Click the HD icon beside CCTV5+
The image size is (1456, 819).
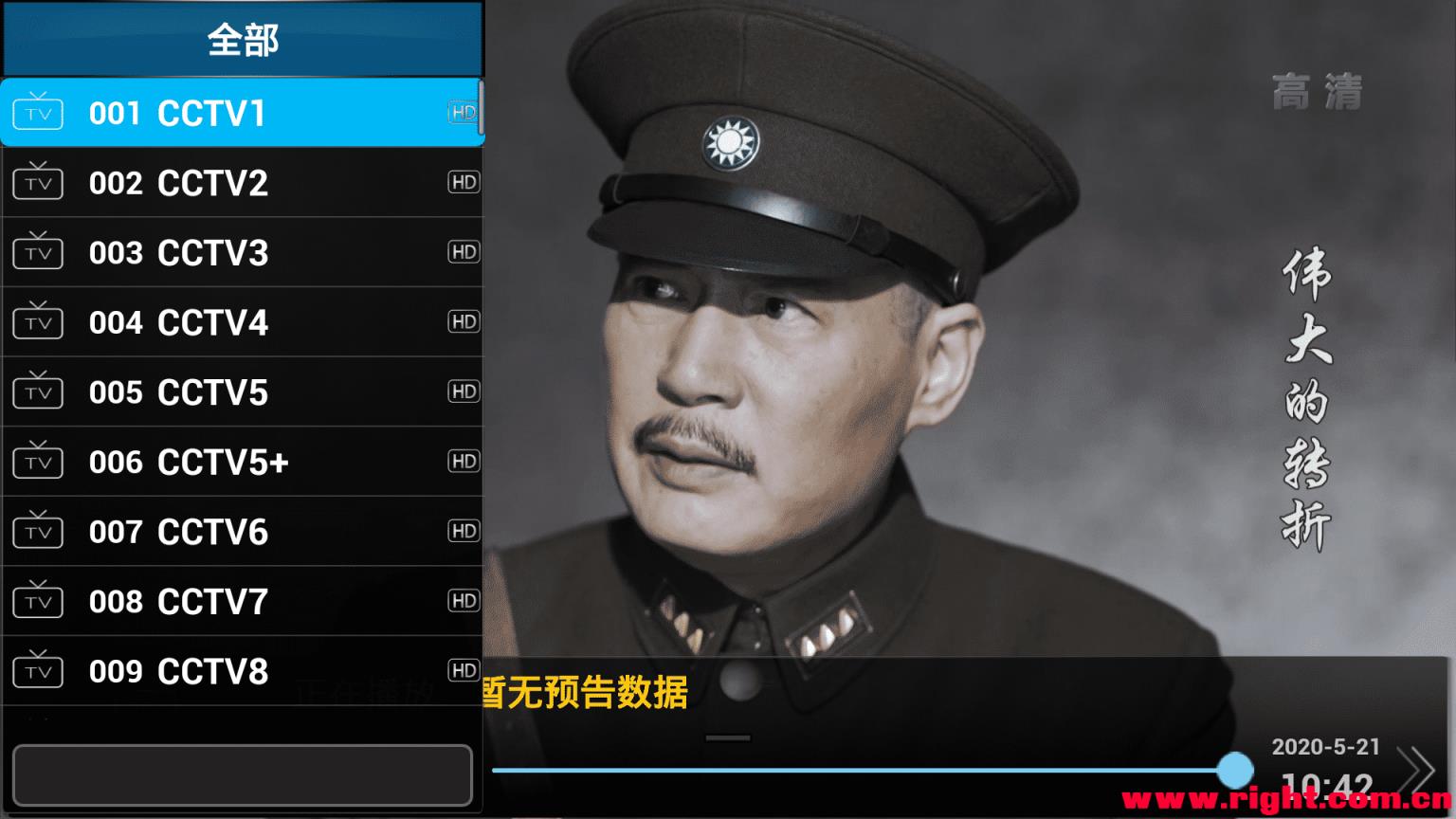coord(464,461)
